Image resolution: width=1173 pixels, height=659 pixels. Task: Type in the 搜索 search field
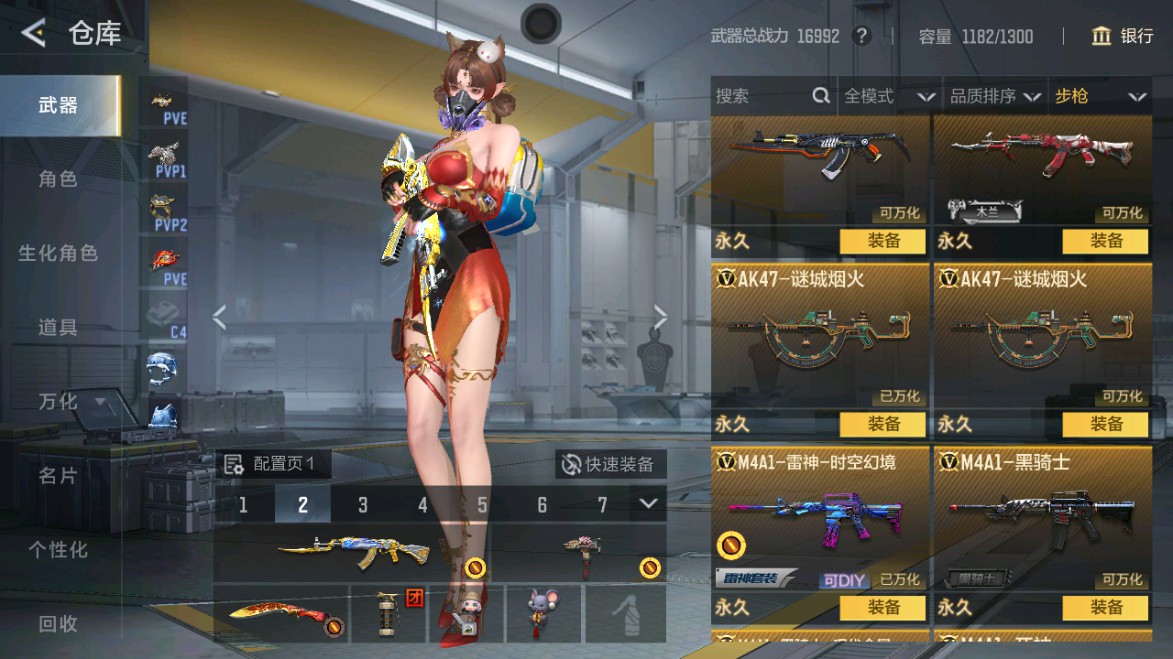tap(760, 96)
